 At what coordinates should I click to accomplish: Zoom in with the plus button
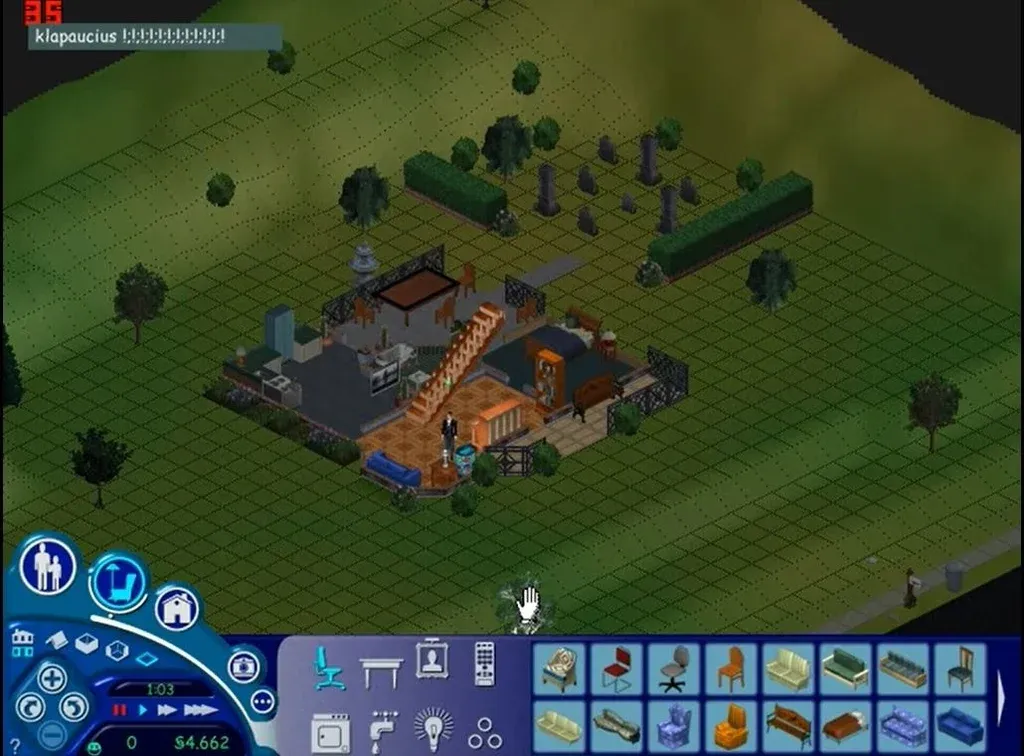point(52,678)
